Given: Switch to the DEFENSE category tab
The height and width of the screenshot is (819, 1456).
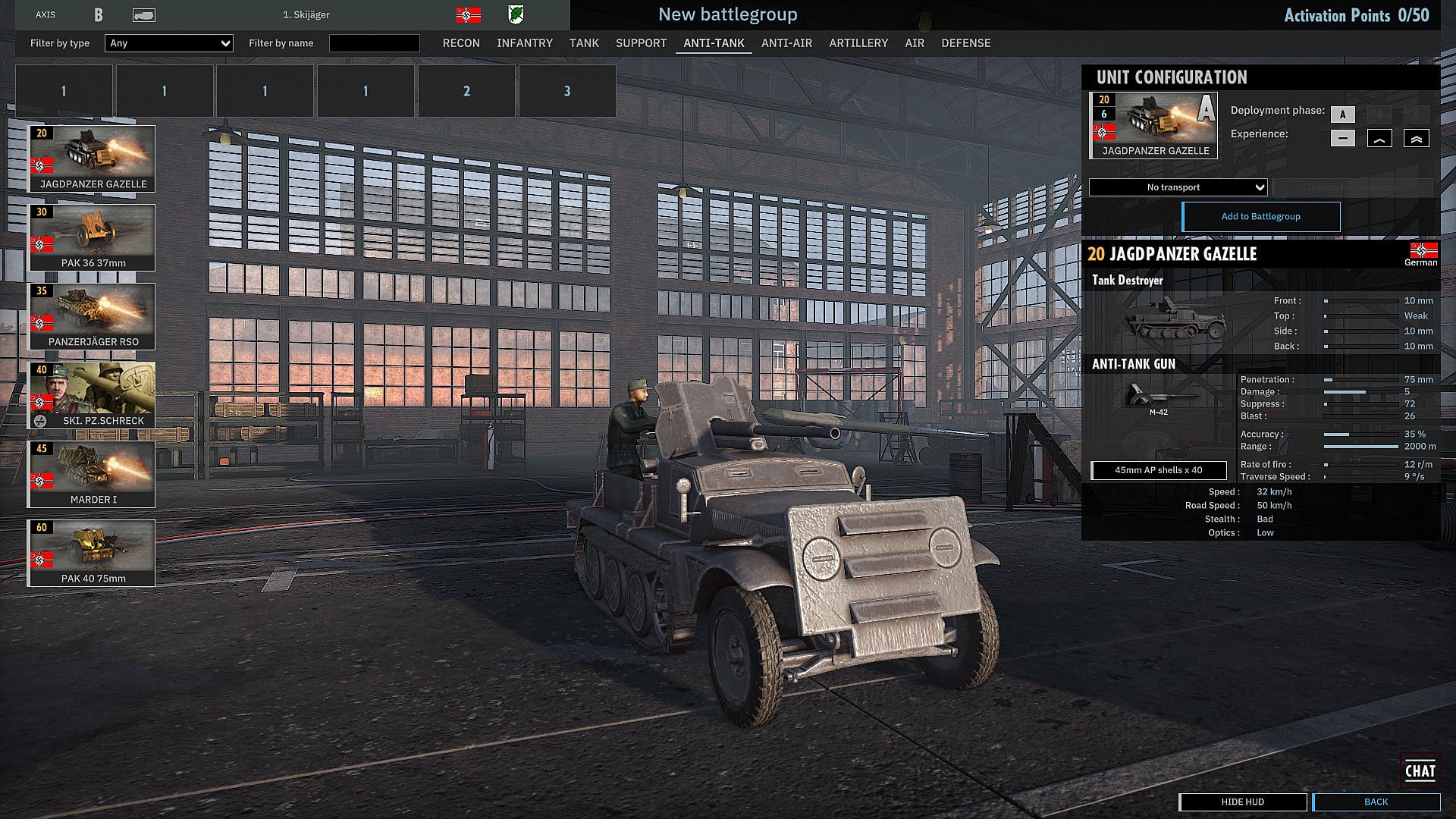Looking at the screenshot, I should point(965,43).
